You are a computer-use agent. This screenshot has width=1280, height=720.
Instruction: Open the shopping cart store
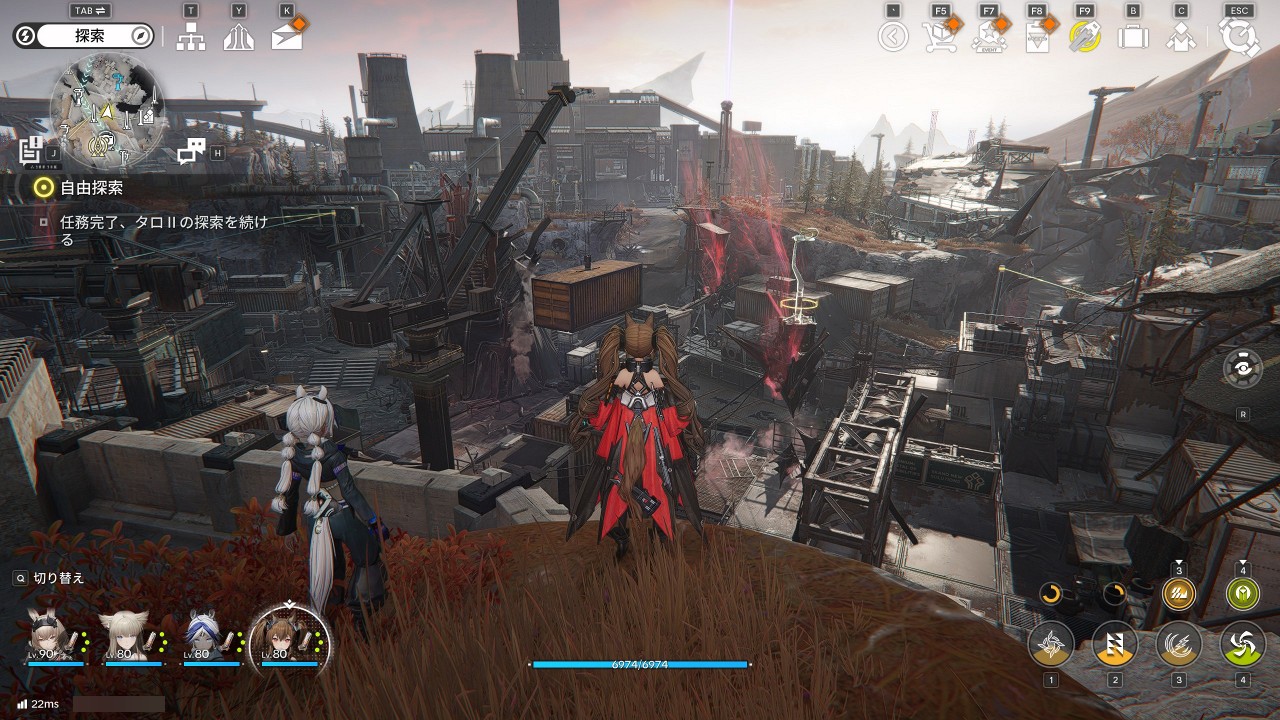pos(940,37)
